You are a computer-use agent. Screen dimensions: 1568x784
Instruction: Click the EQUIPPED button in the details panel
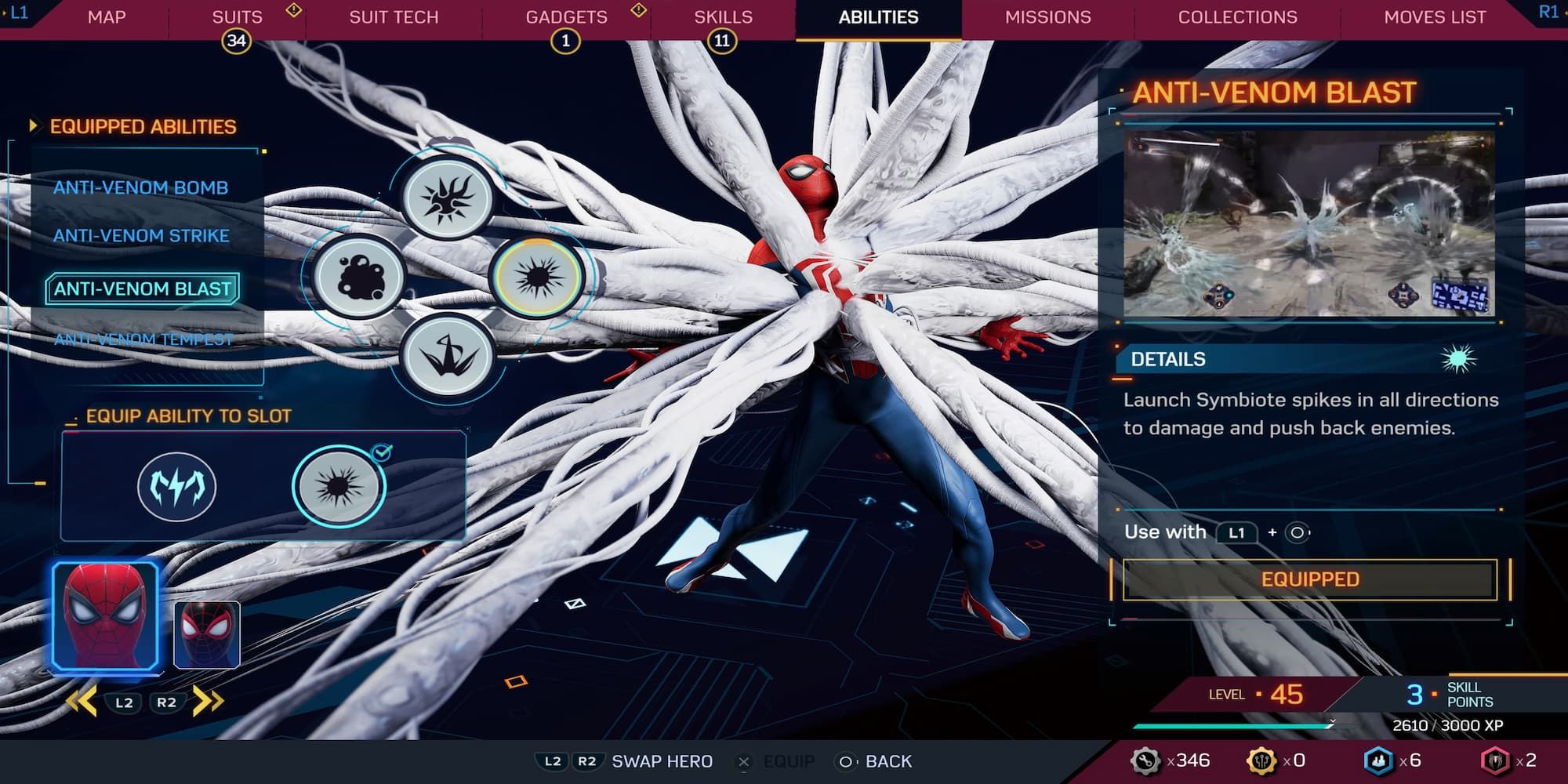tap(1308, 580)
